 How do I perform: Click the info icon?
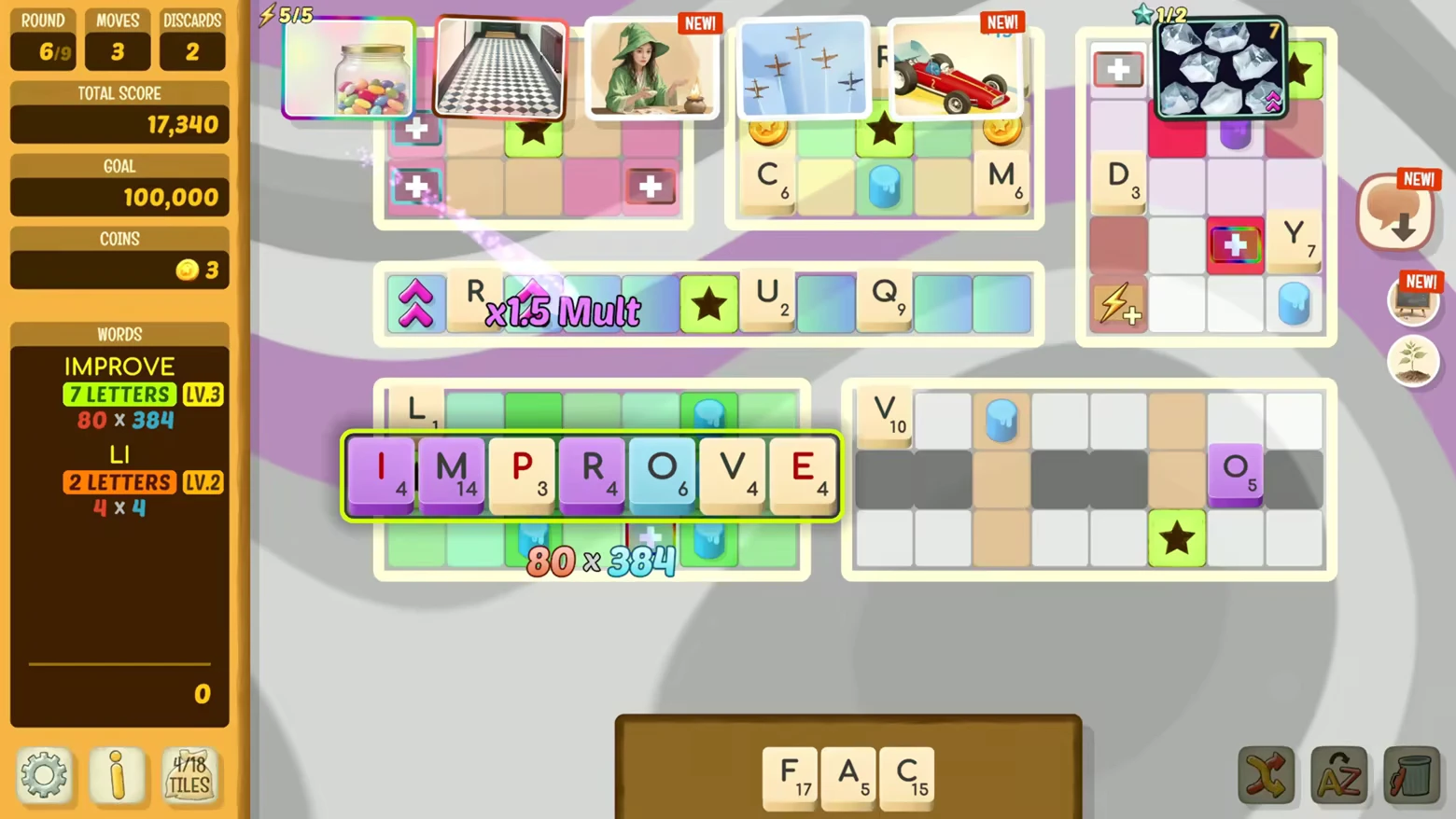(117, 775)
